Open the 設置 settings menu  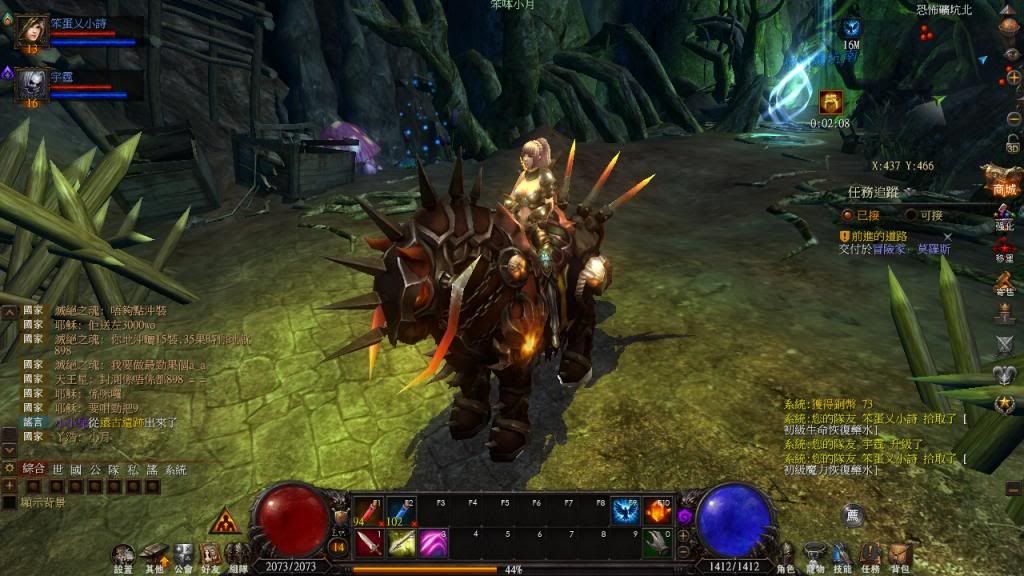click(123, 555)
